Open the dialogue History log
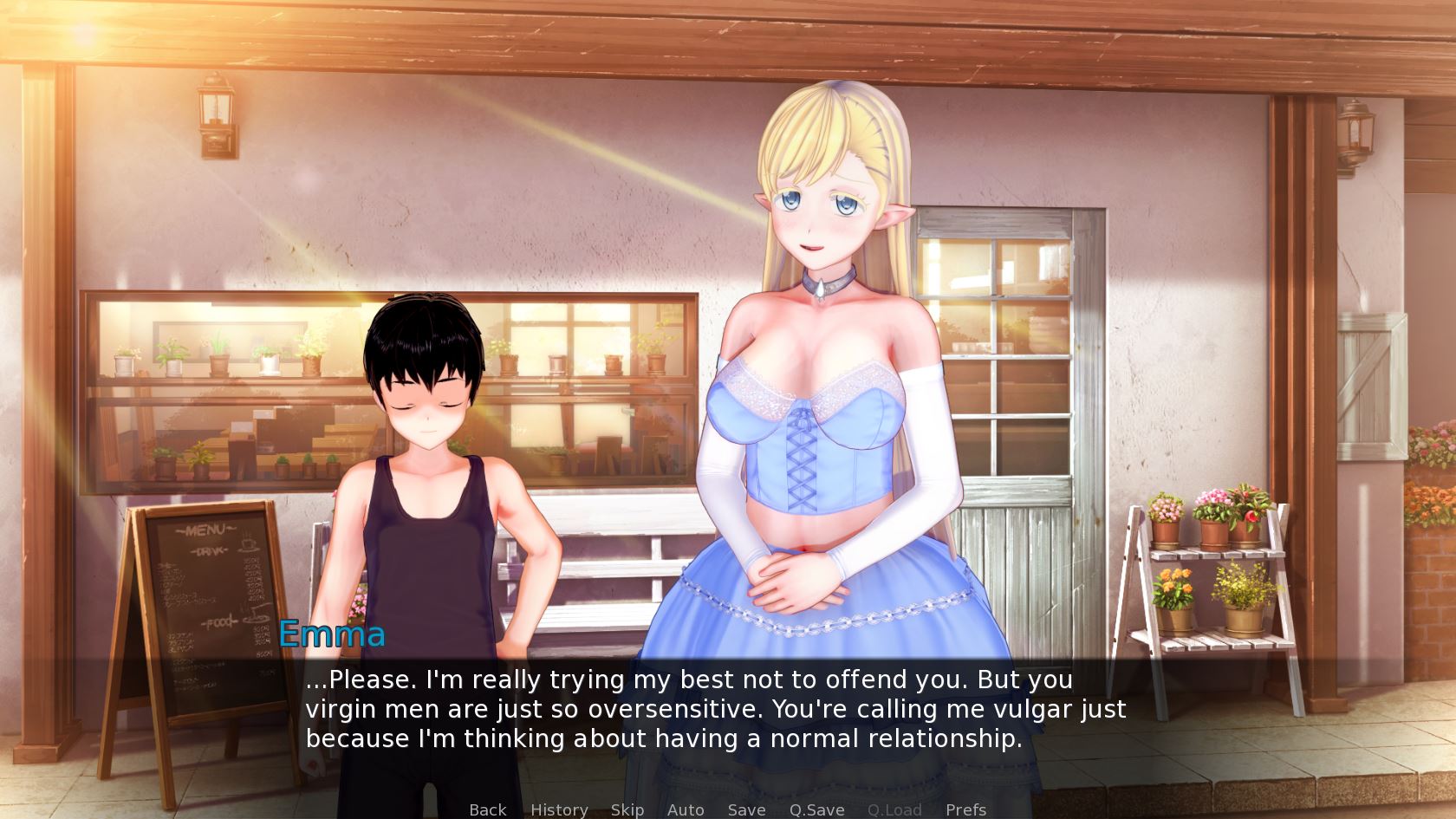The image size is (1456, 819). 559,809
